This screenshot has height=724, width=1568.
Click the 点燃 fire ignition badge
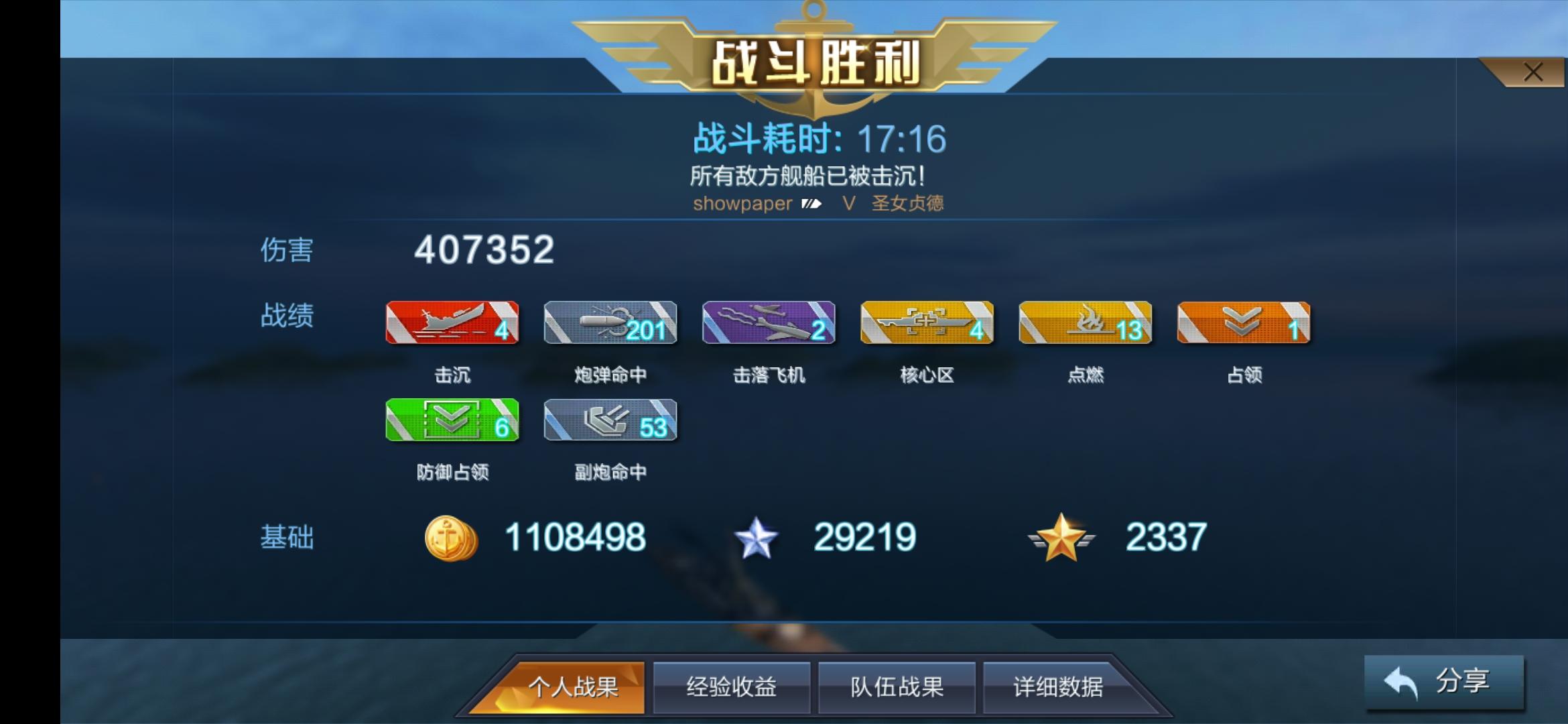(x=1084, y=324)
